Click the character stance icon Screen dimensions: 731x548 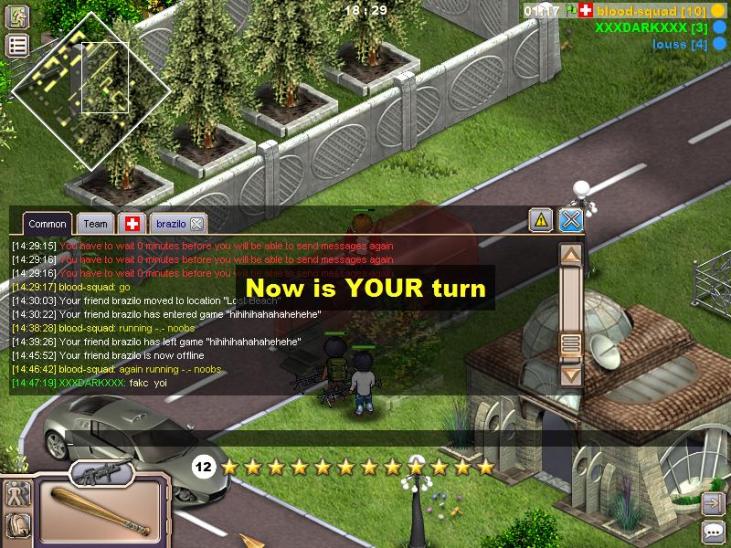coord(17,493)
